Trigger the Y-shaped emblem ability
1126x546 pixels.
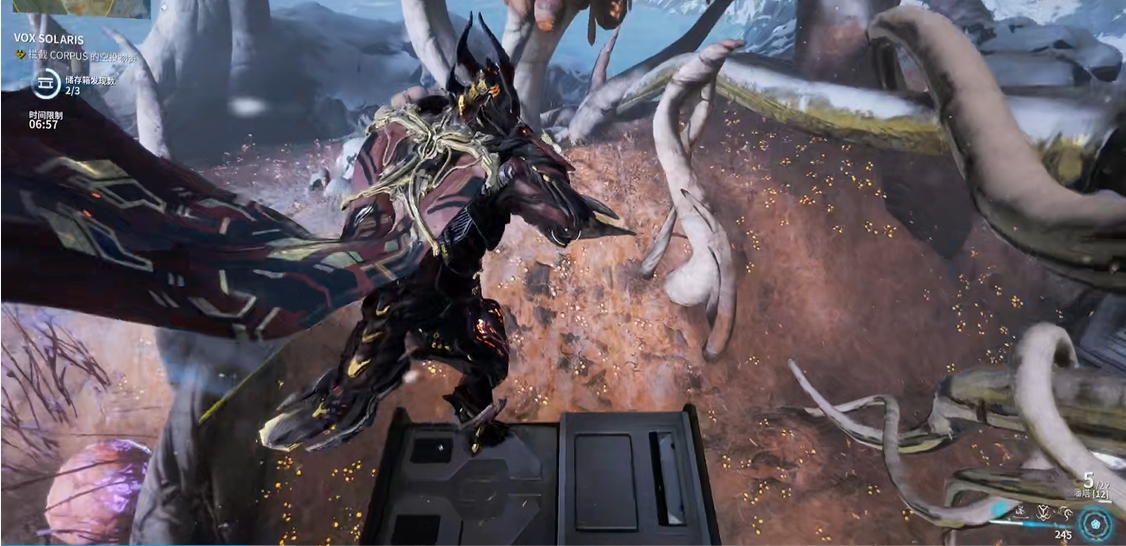(x=1044, y=513)
